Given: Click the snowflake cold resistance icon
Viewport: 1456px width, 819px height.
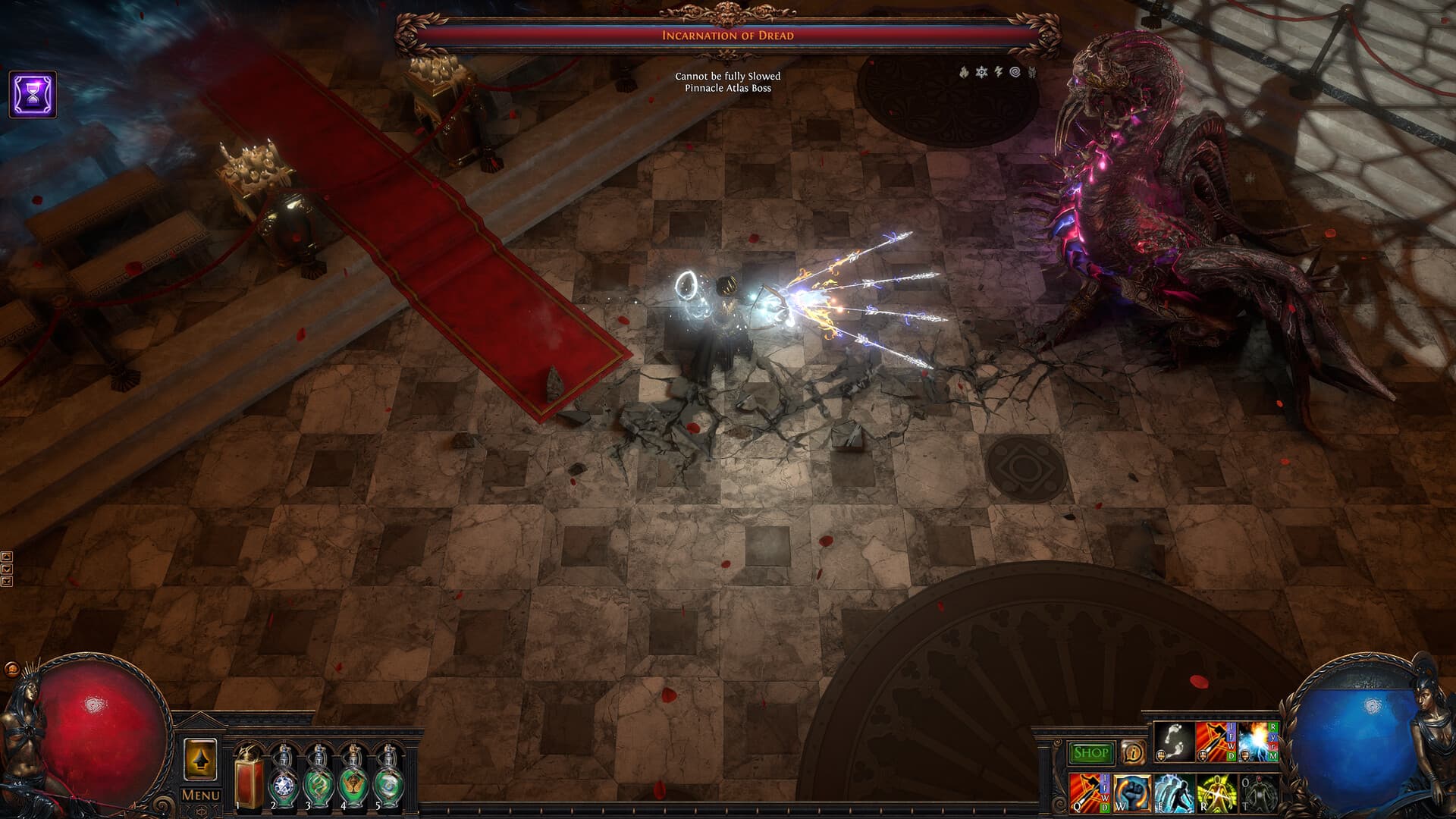Looking at the screenshot, I should coord(981,72).
